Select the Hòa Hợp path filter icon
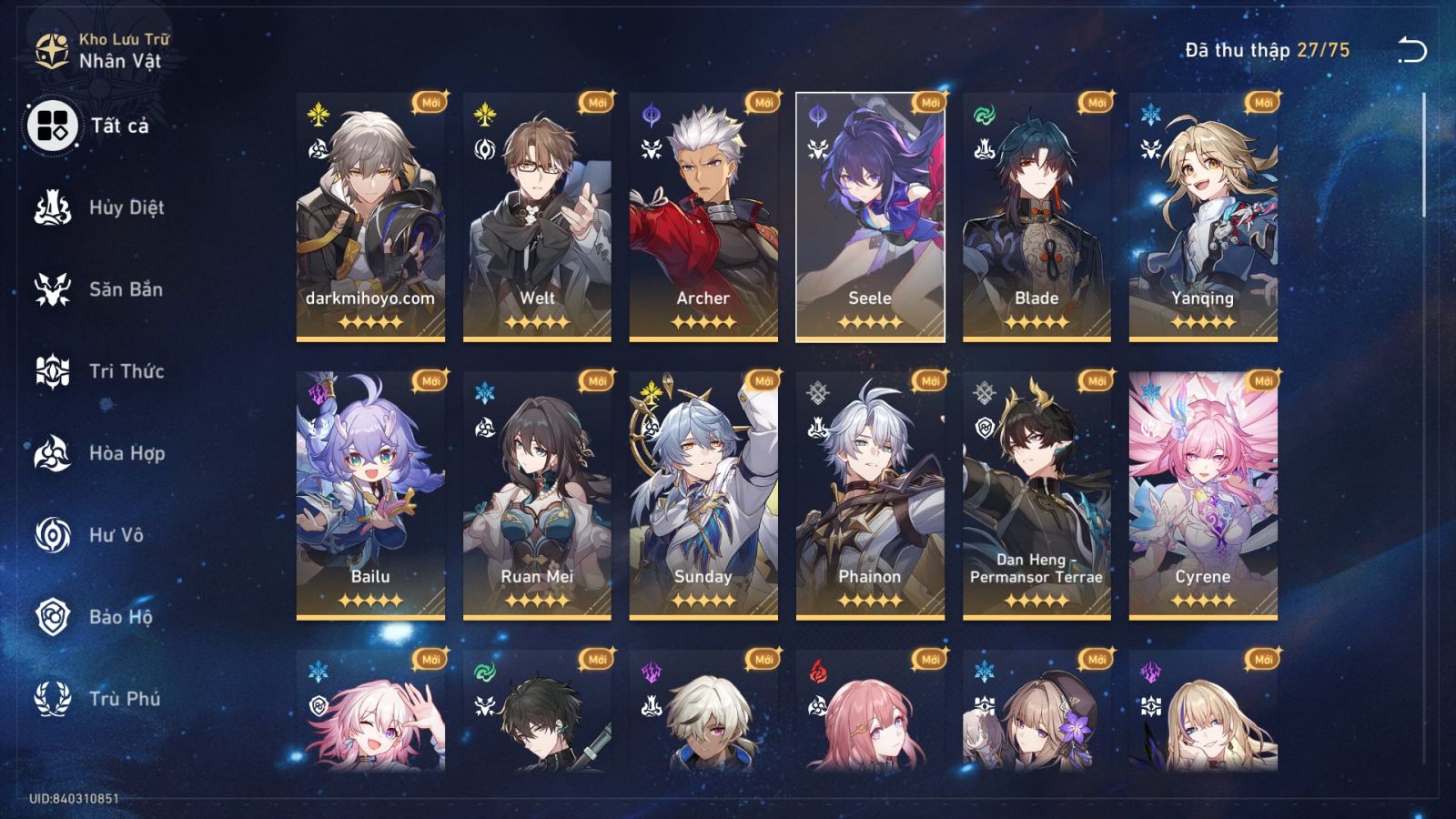 (x=53, y=453)
